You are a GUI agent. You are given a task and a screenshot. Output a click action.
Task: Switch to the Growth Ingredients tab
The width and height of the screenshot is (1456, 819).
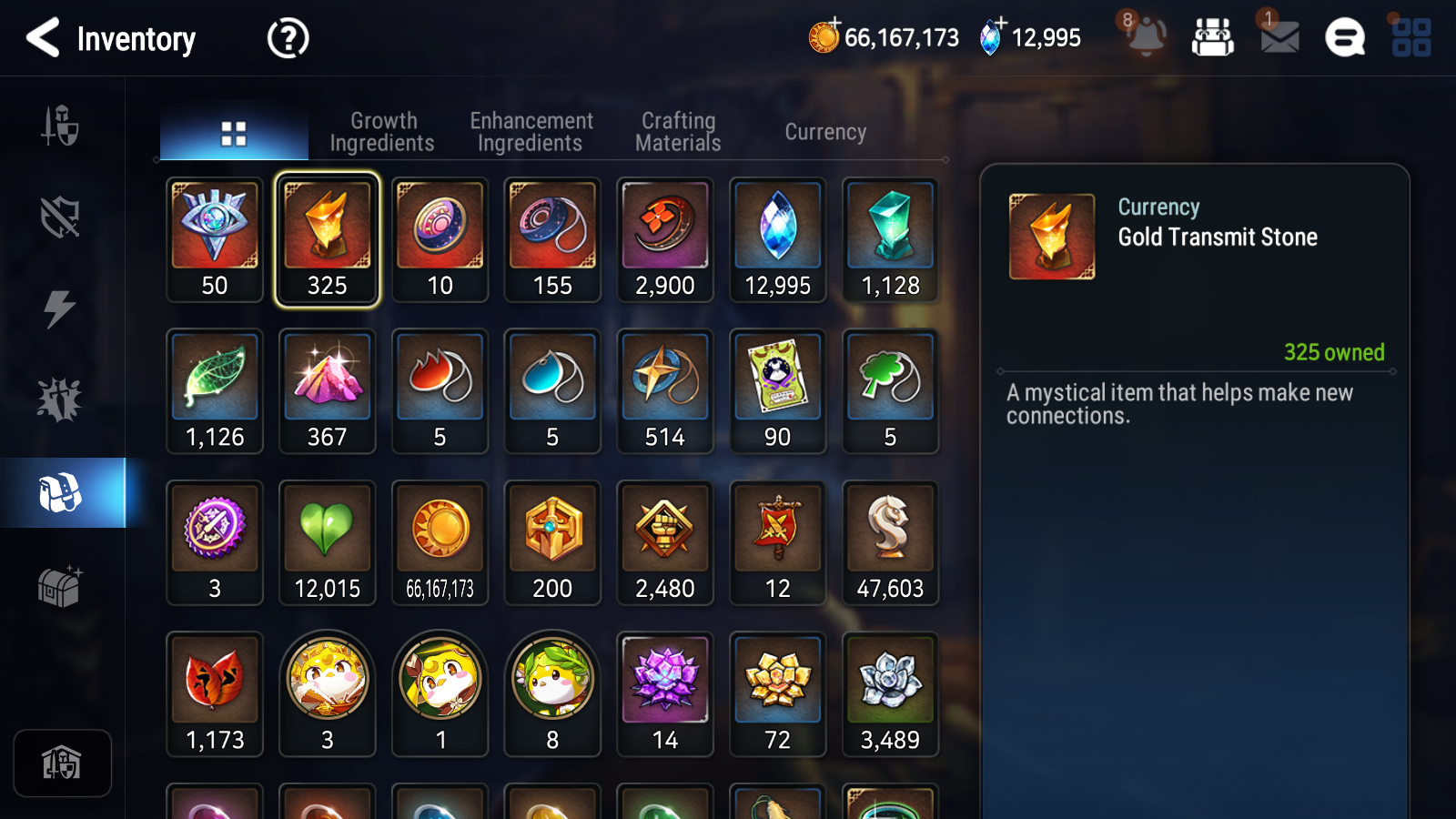[x=383, y=131]
